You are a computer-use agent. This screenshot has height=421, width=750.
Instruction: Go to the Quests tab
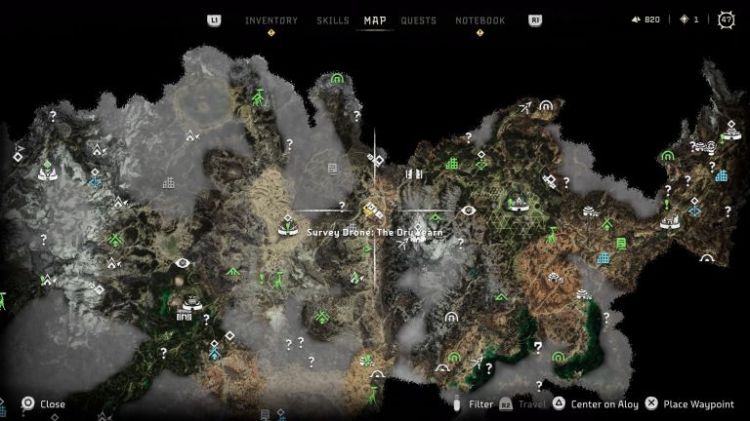418,20
